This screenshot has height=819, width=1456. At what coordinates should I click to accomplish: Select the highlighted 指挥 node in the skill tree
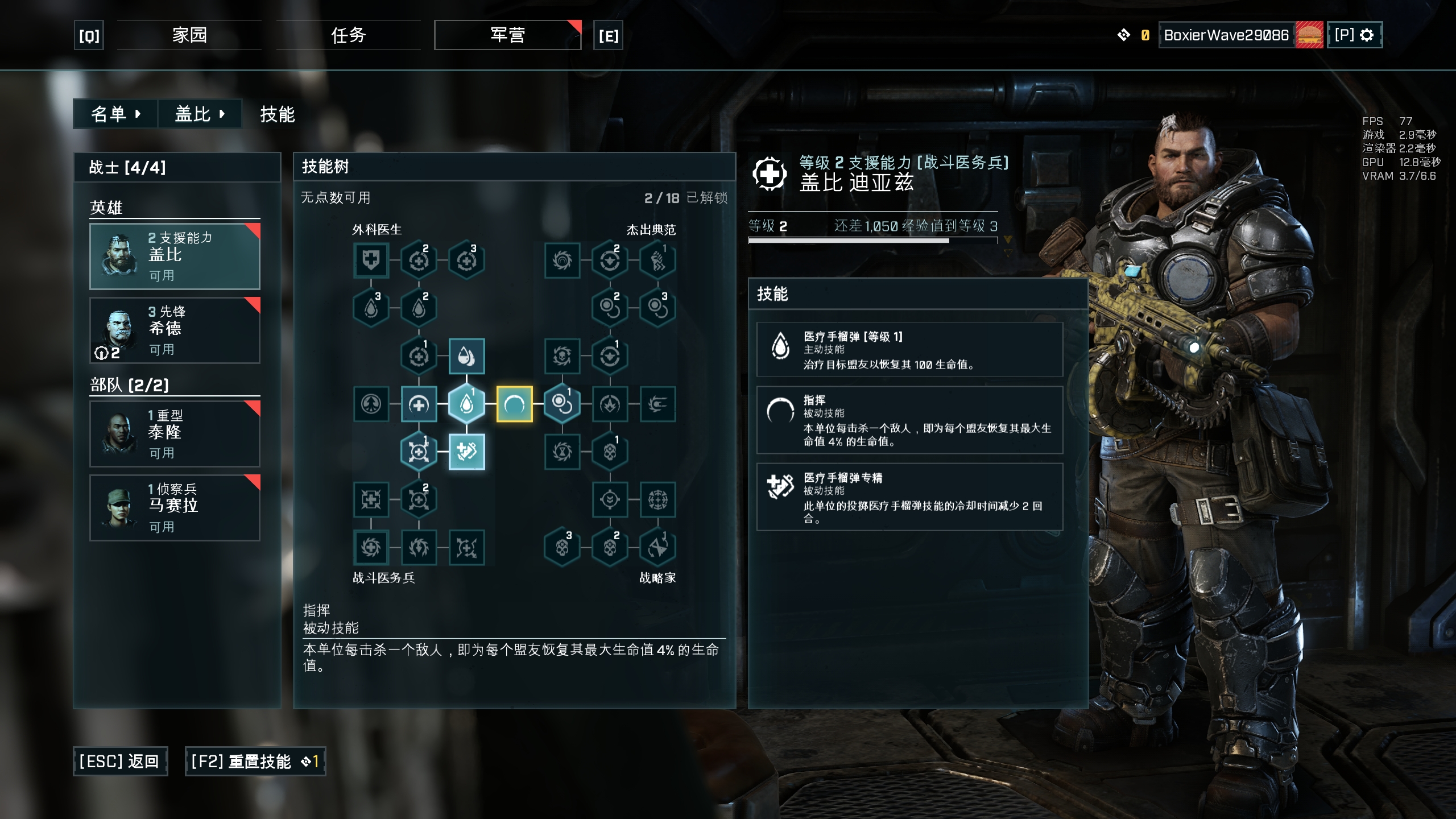pos(515,404)
